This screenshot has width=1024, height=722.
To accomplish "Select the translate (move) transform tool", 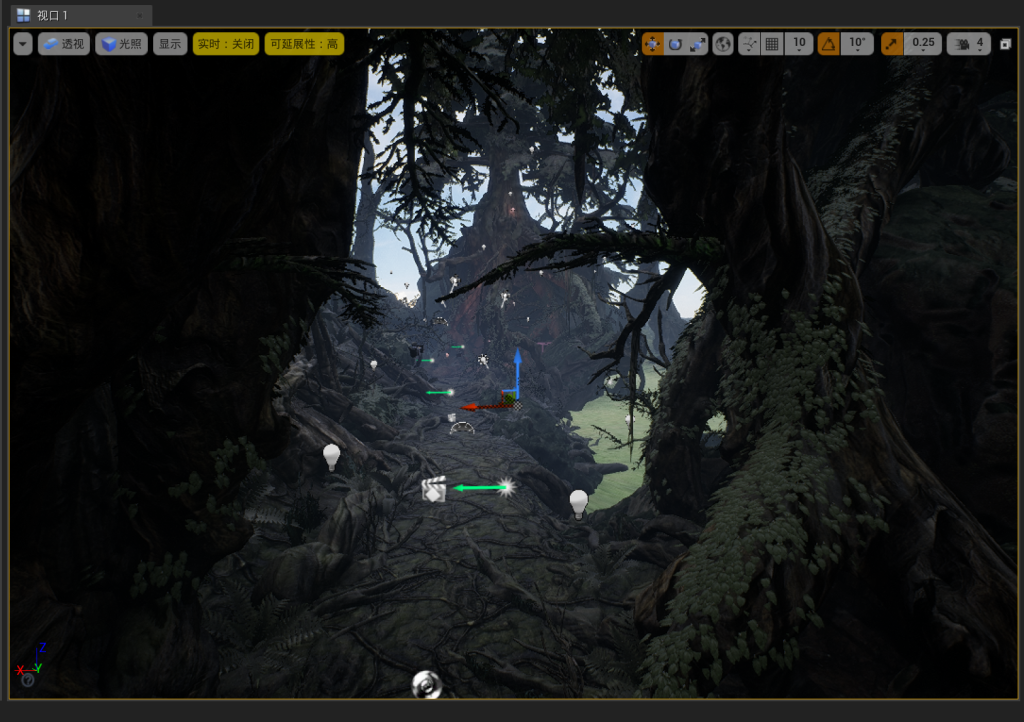I will tap(653, 44).
